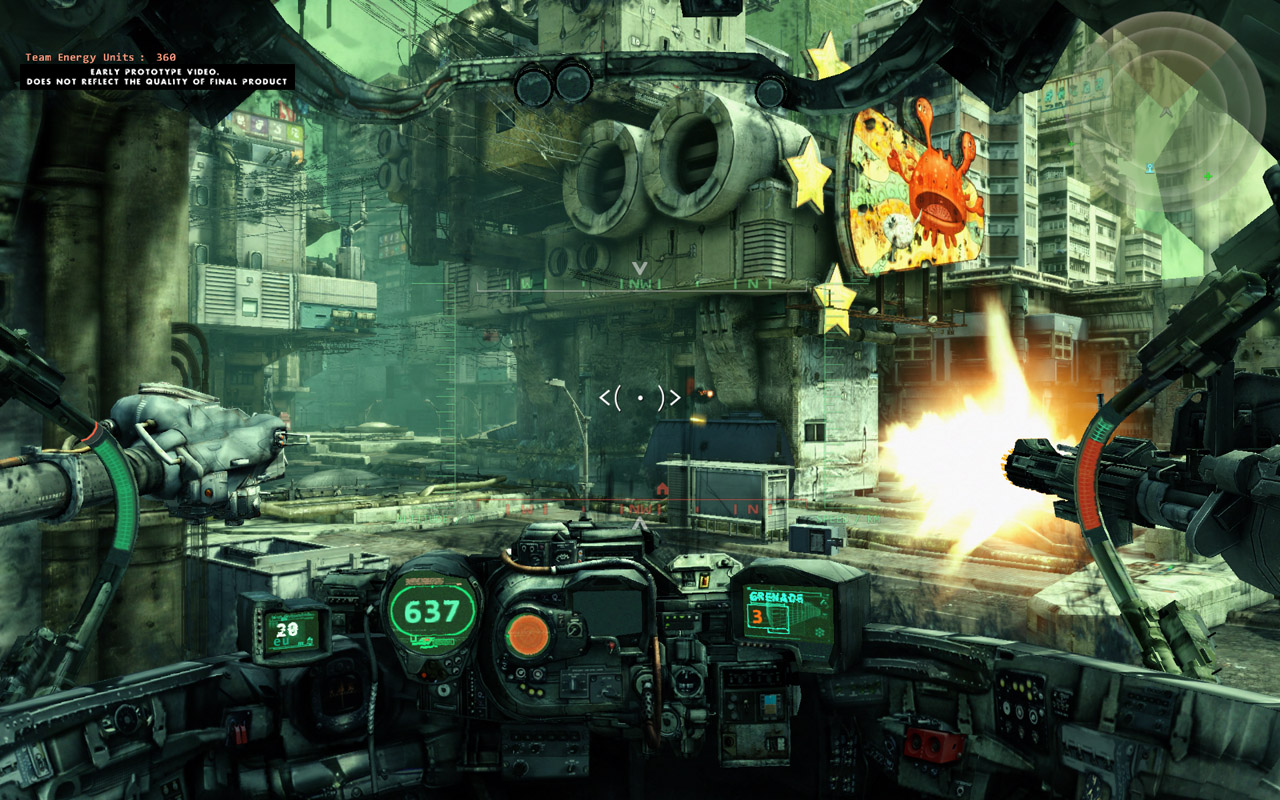
Task: Flip the red toggle switch near the center console
Action: click(612, 647)
